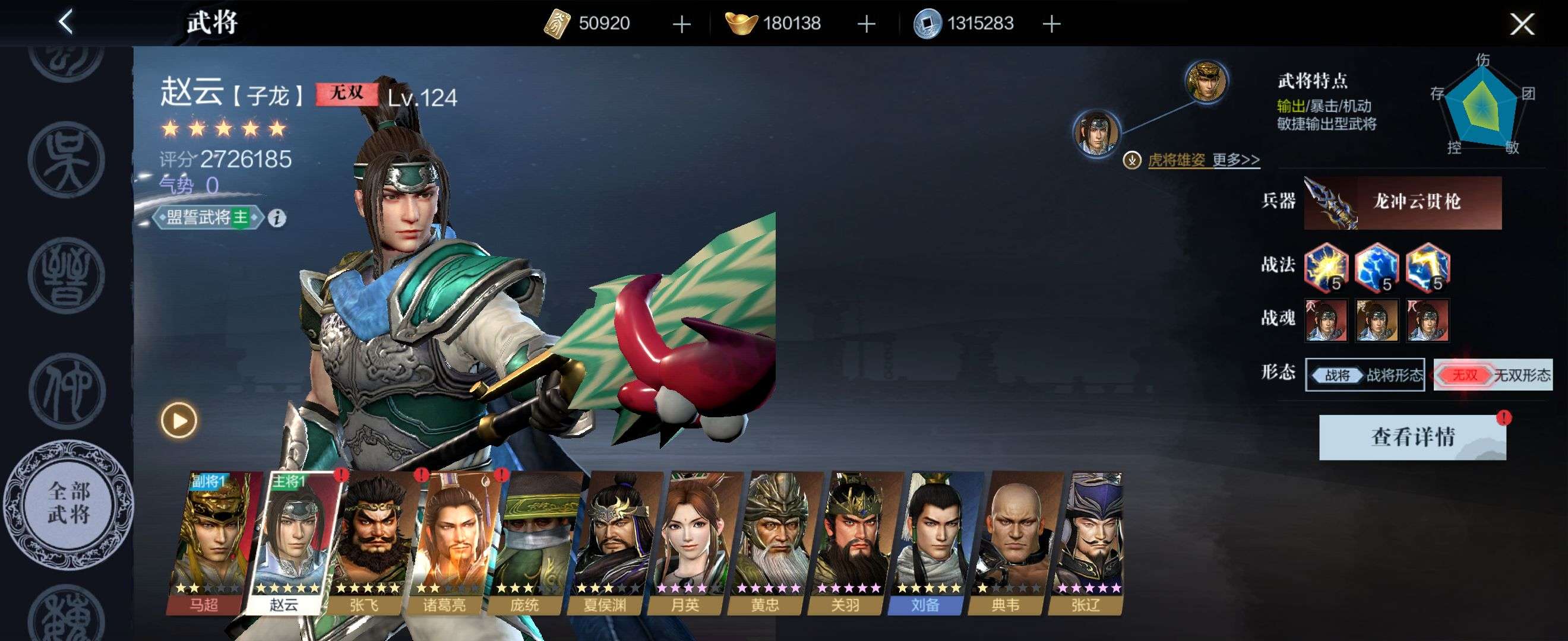The image size is (1568, 641).
Task: Select the 全部武将 faction tab
Action: click(69, 502)
